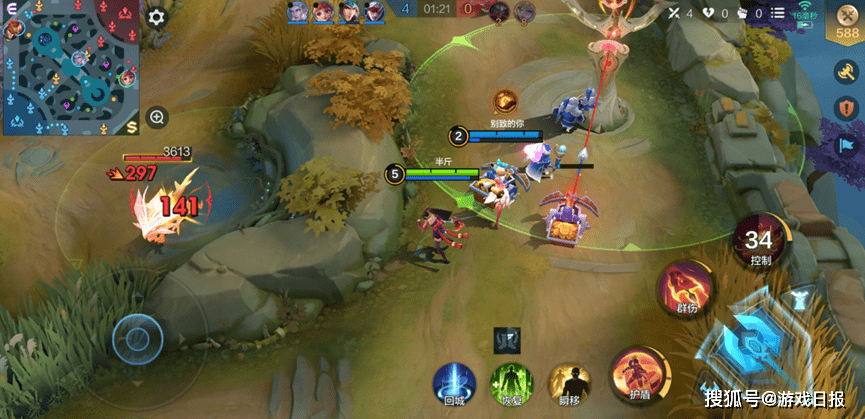Open the settings gear icon

click(156, 17)
